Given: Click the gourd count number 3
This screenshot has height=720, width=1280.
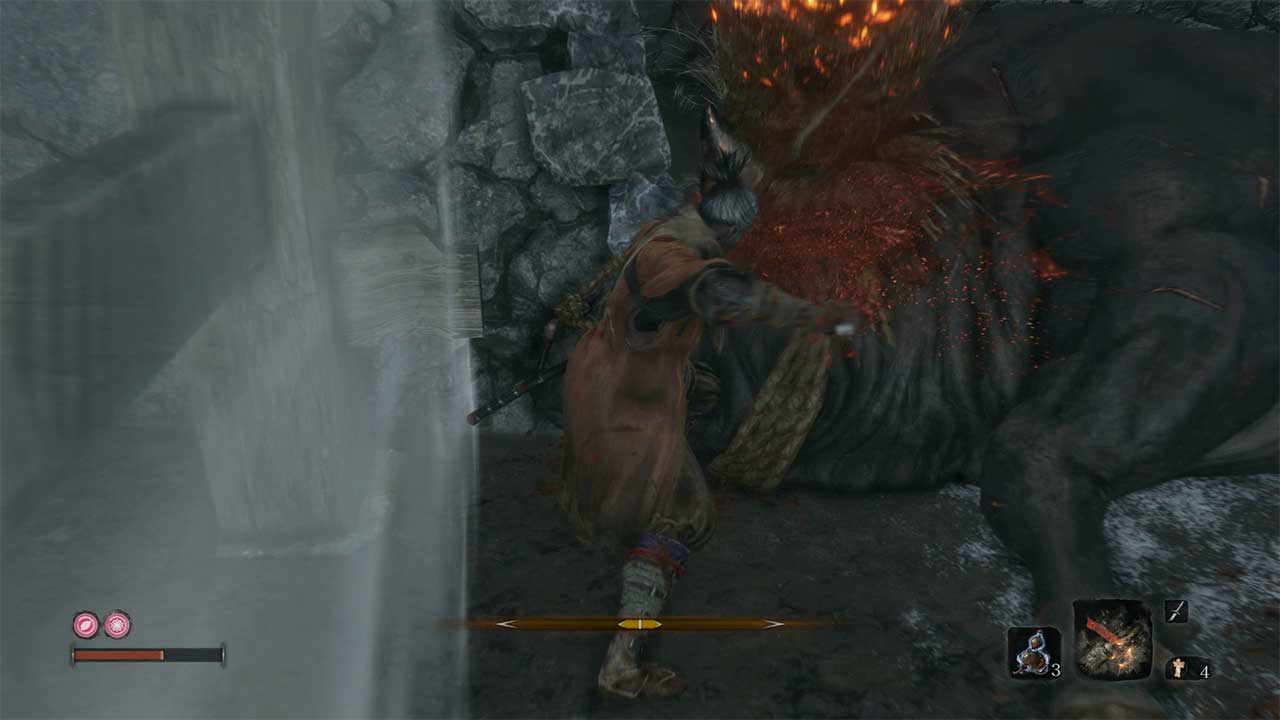Looking at the screenshot, I should pyautogui.click(x=1057, y=670).
